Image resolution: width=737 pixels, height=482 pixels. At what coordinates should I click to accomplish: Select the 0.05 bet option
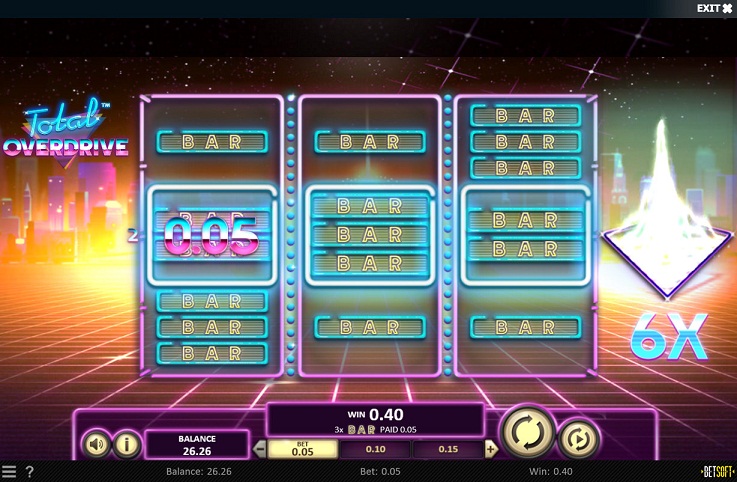point(302,449)
